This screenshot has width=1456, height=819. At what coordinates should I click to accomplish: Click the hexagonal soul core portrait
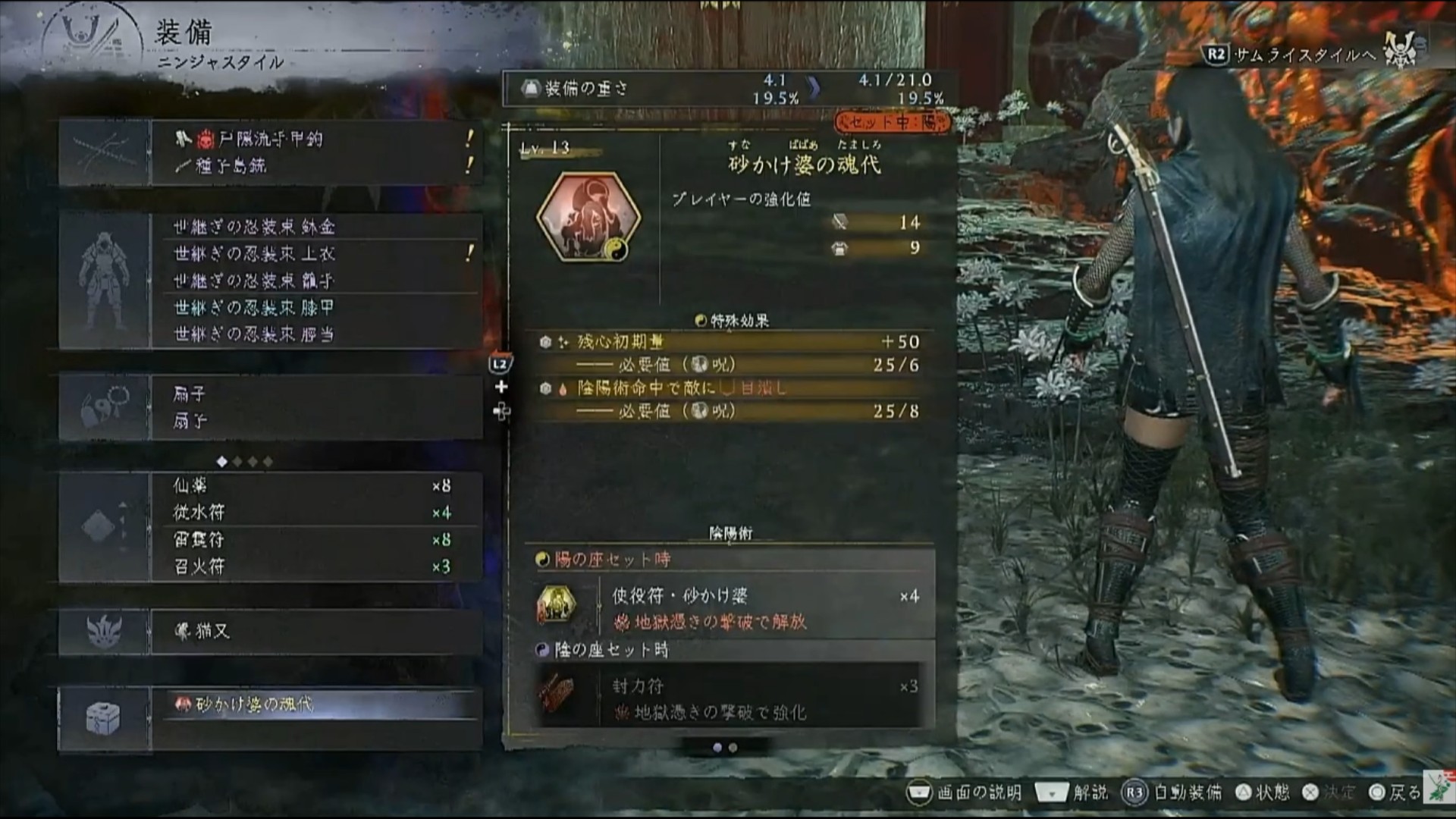(588, 218)
